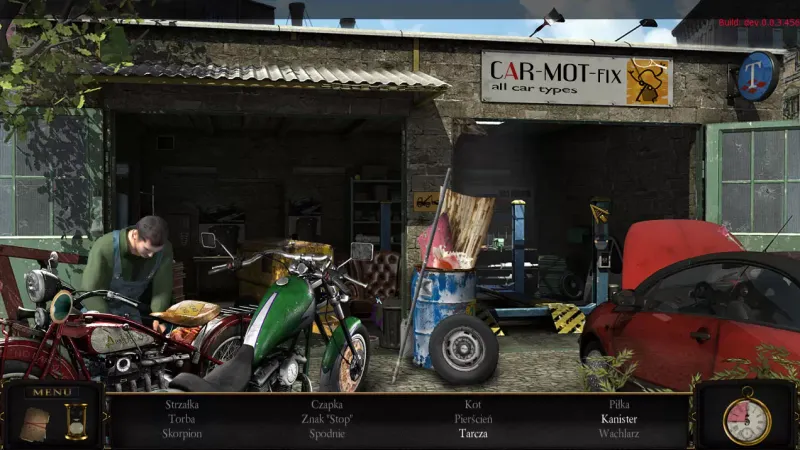
Task: Select 'Czapka' in the item list
Action: click(327, 405)
